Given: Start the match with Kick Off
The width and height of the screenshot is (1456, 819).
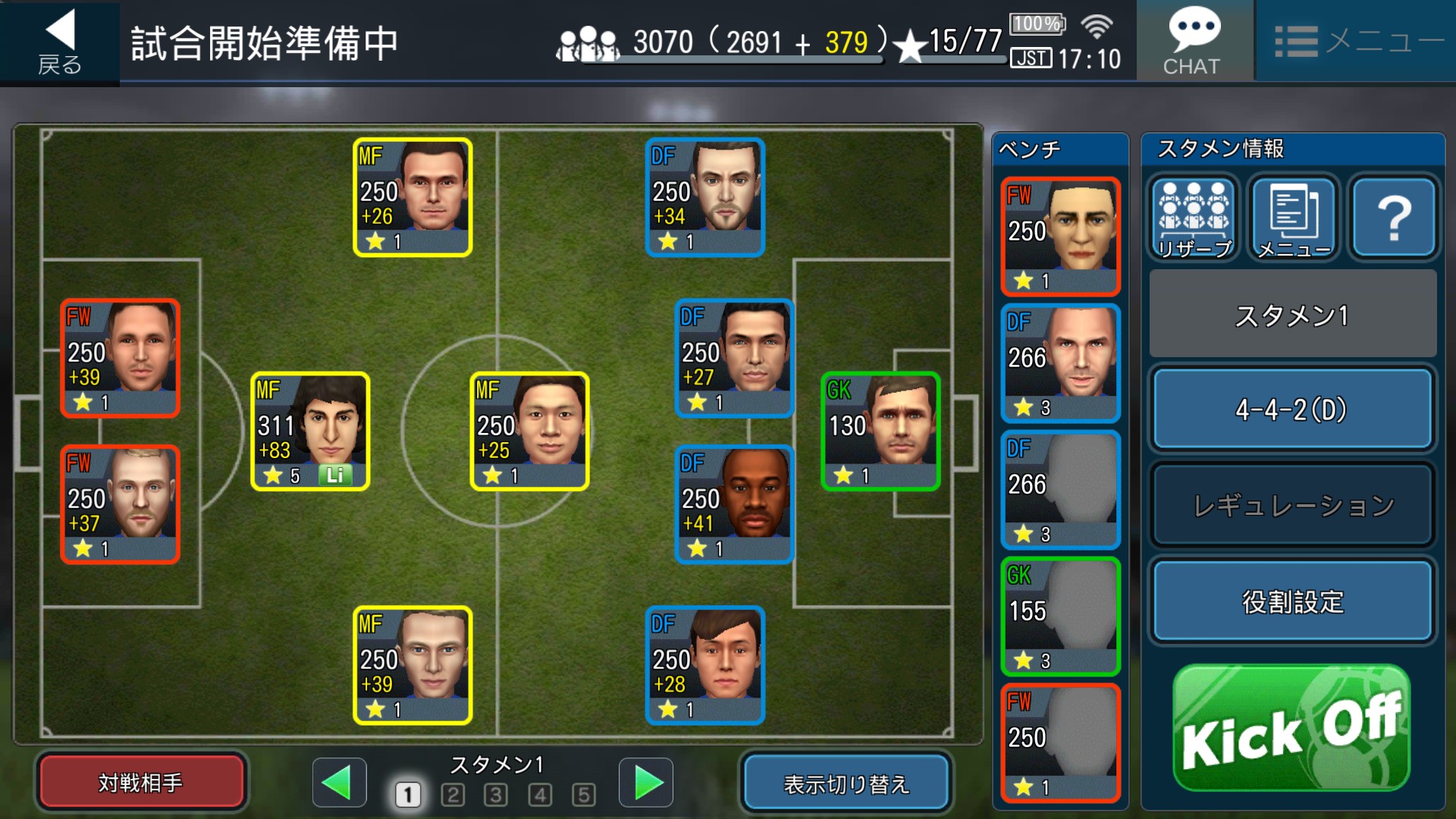Looking at the screenshot, I should click(1291, 730).
